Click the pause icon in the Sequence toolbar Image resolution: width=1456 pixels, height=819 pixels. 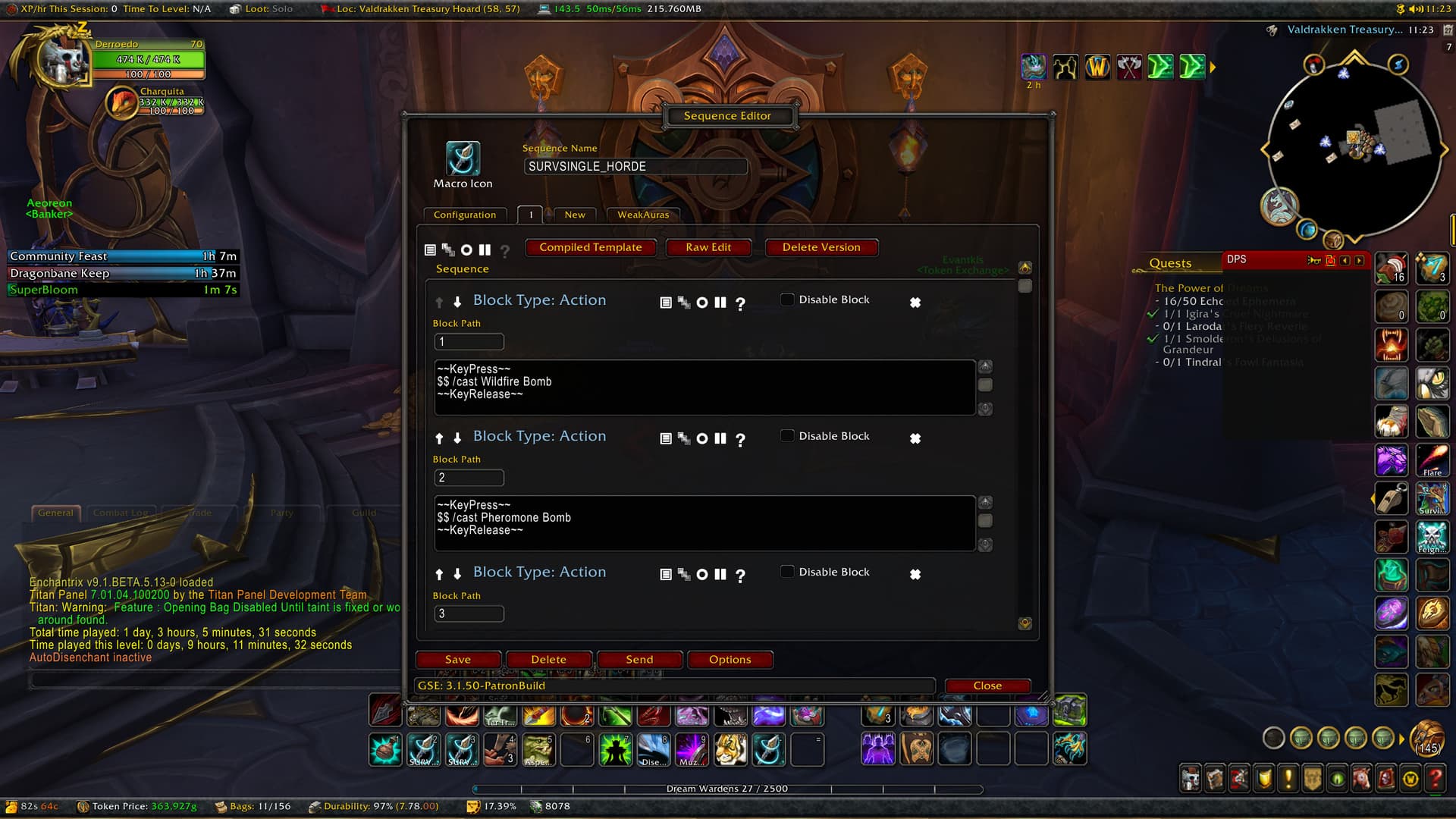(x=486, y=250)
